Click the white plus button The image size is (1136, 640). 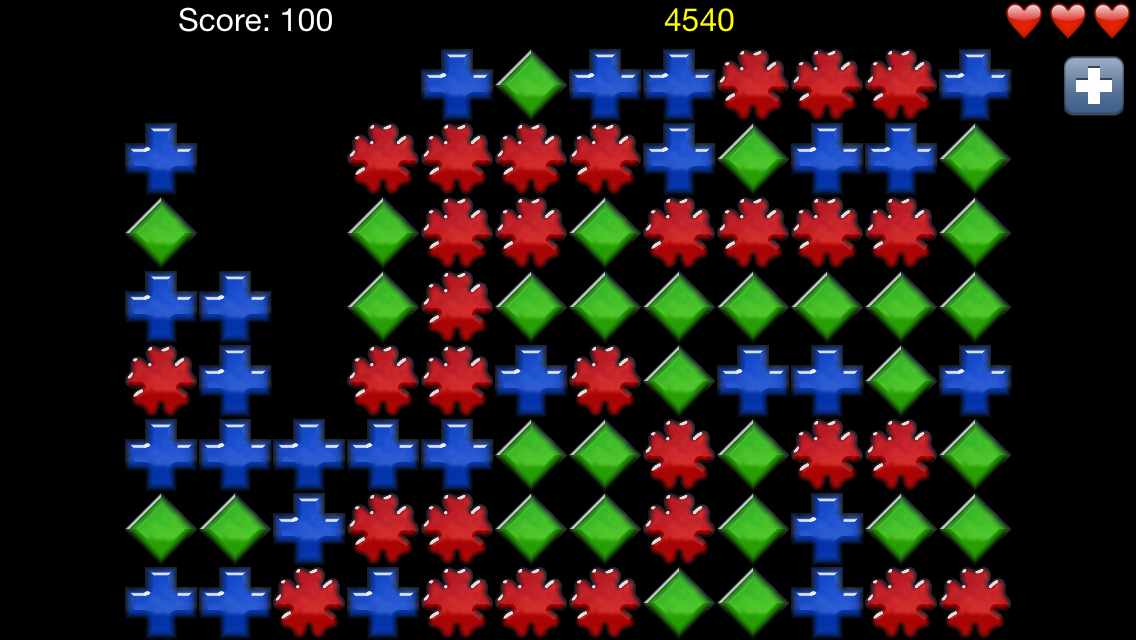[x=1093, y=86]
